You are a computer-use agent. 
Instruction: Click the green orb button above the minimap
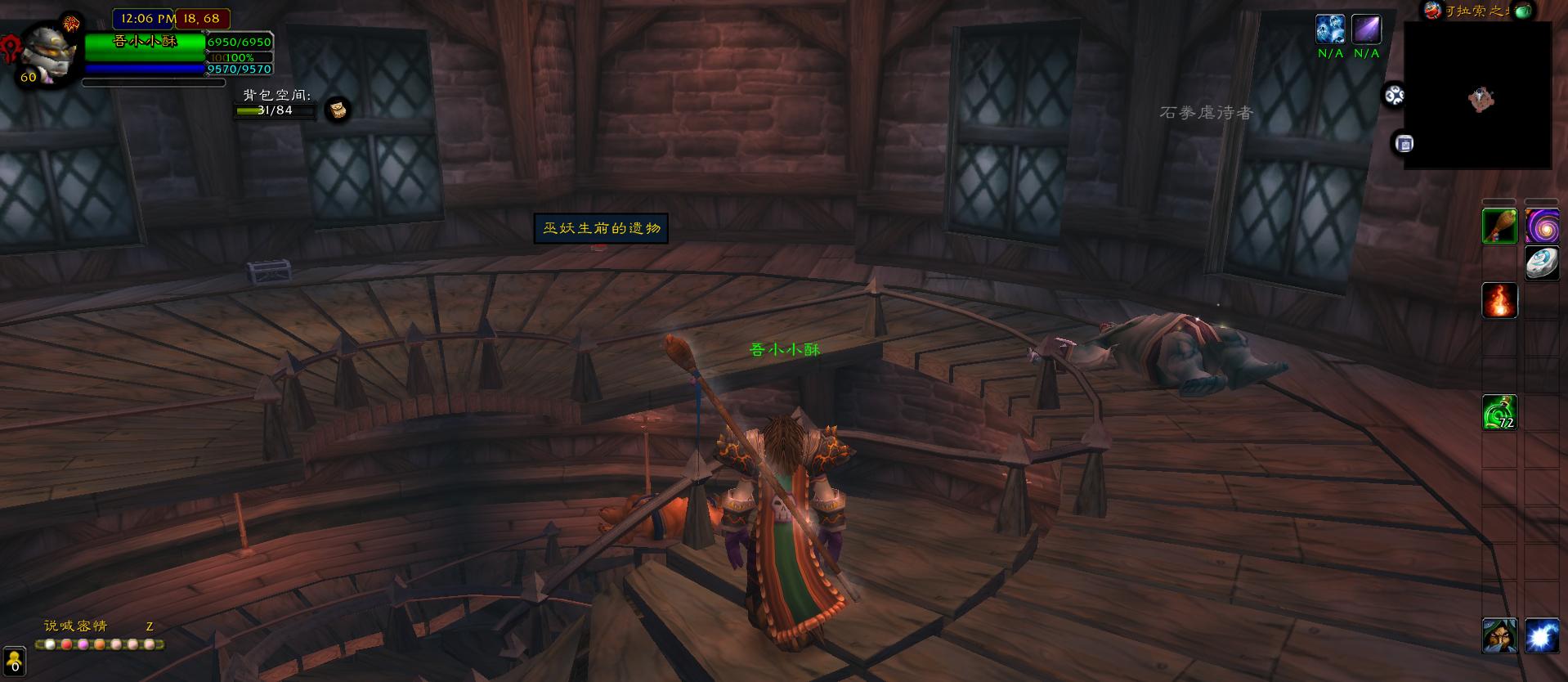(1522, 10)
